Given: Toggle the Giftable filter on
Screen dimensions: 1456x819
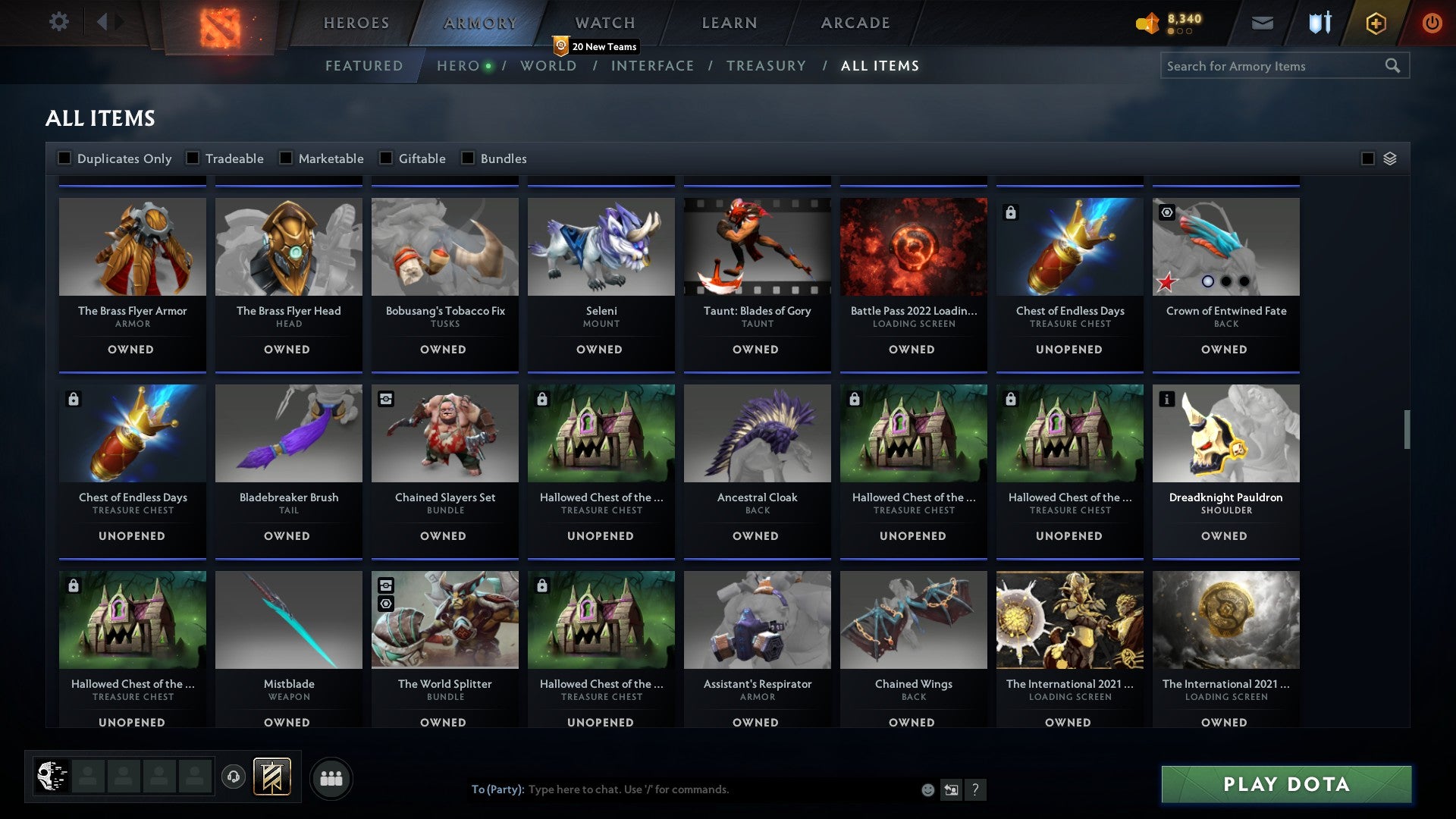Looking at the screenshot, I should coord(388,158).
